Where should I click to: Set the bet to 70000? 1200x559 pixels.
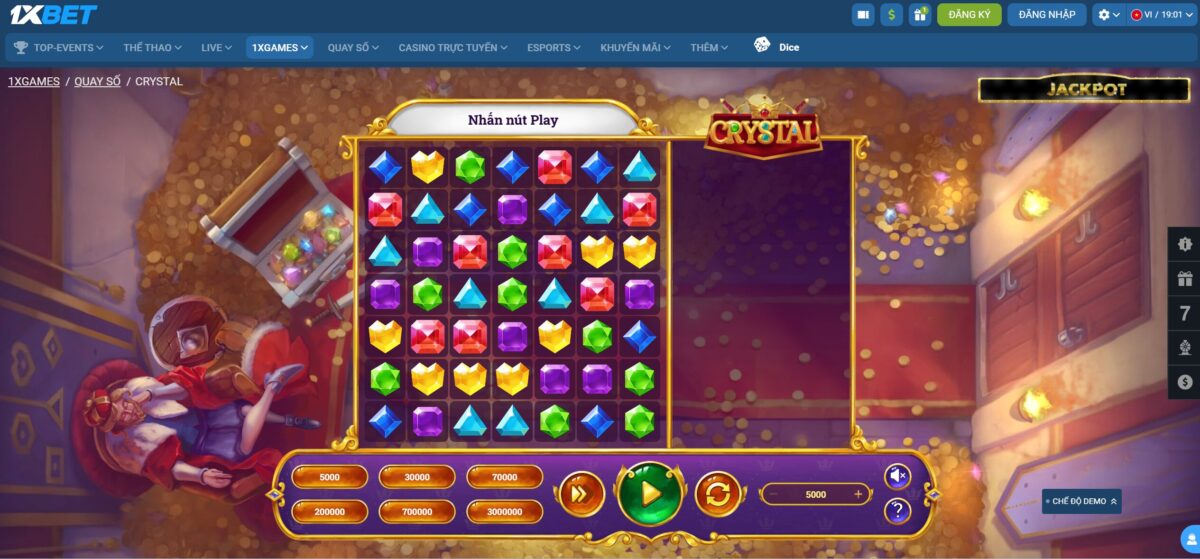(x=504, y=478)
